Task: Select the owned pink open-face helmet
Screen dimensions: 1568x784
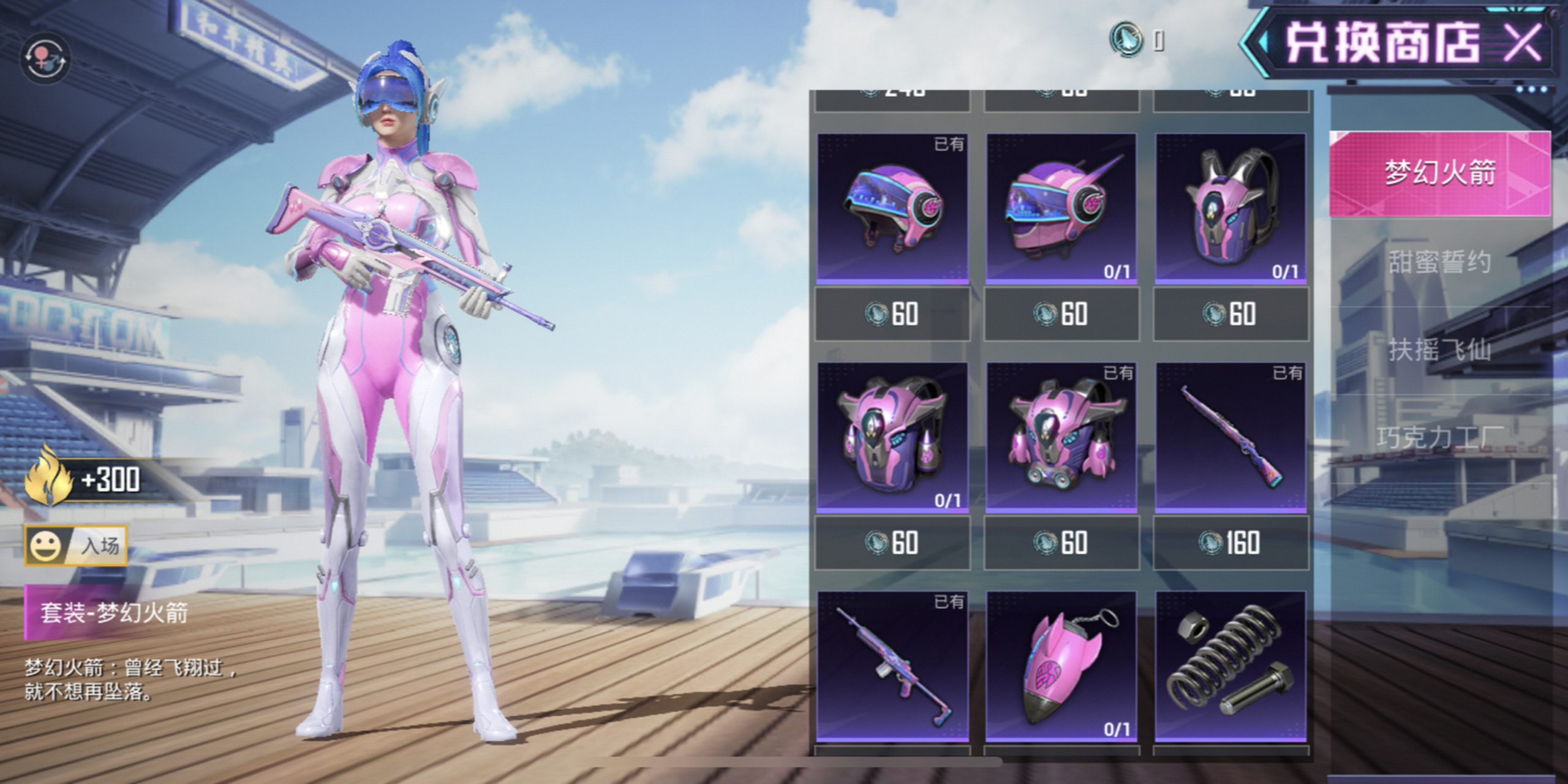Action: pyautogui.click(x=892, y=208)
